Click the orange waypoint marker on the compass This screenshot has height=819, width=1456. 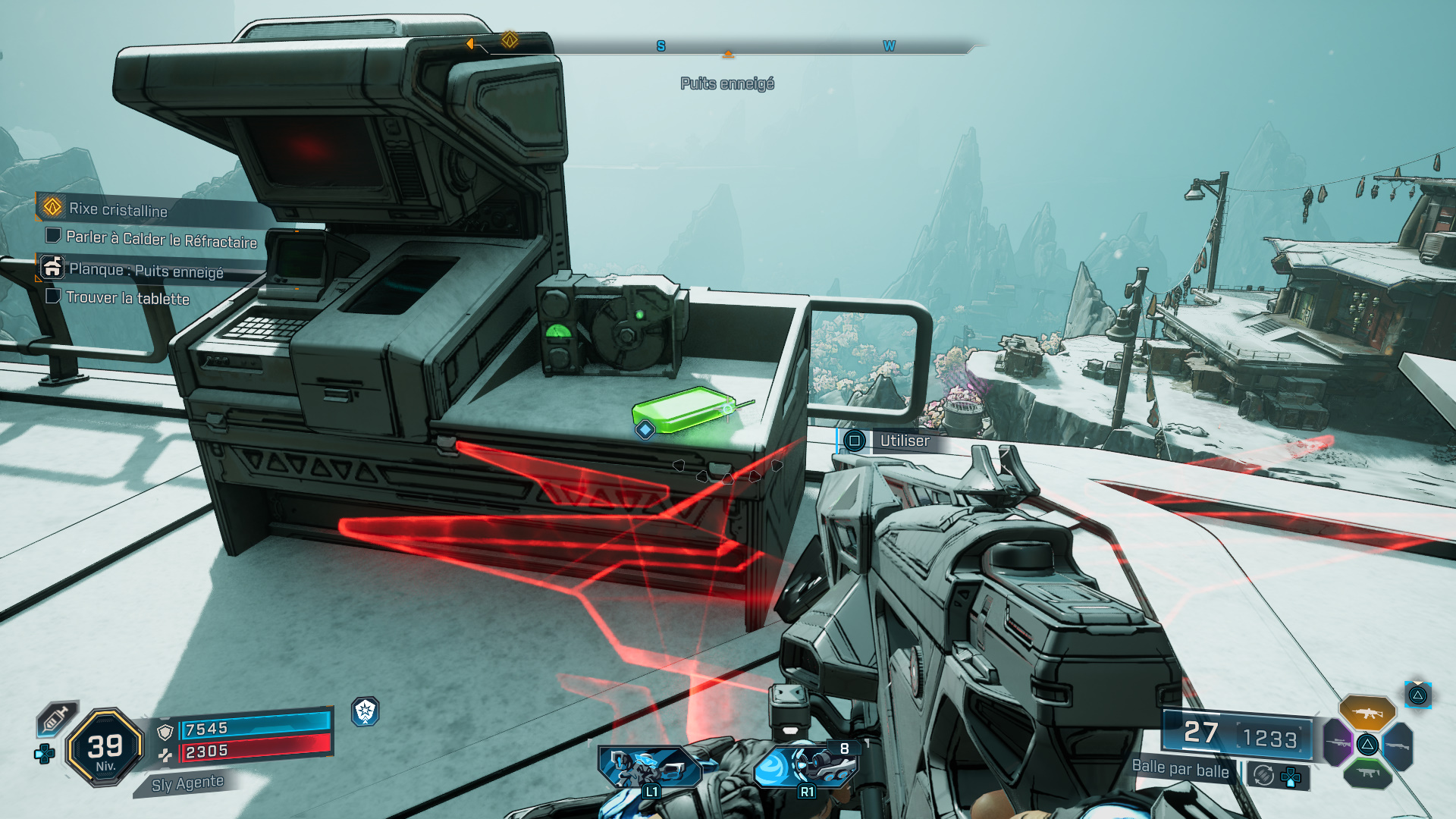728,53
